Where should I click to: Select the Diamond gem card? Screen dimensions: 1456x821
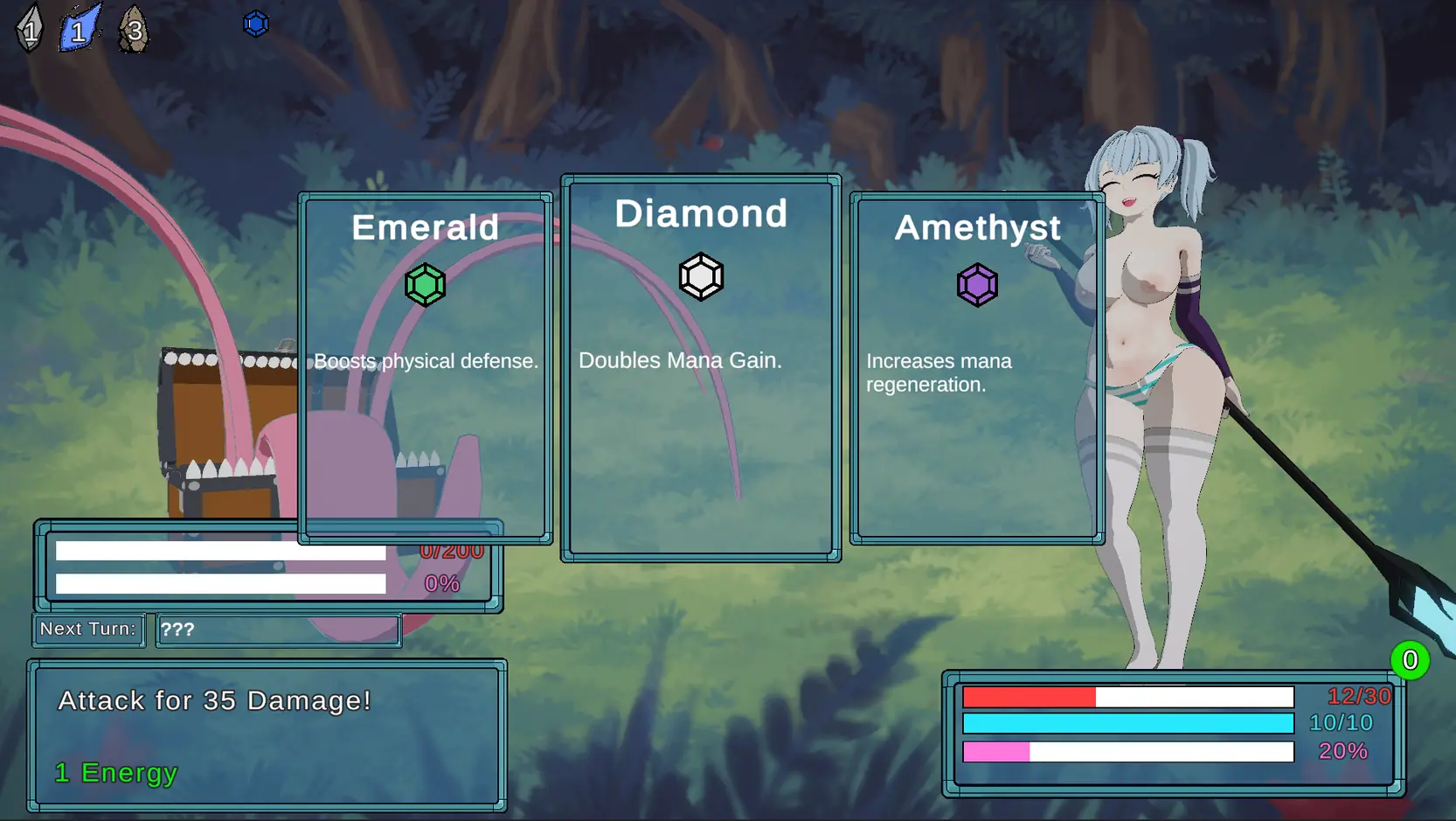(x=701, y=367)
